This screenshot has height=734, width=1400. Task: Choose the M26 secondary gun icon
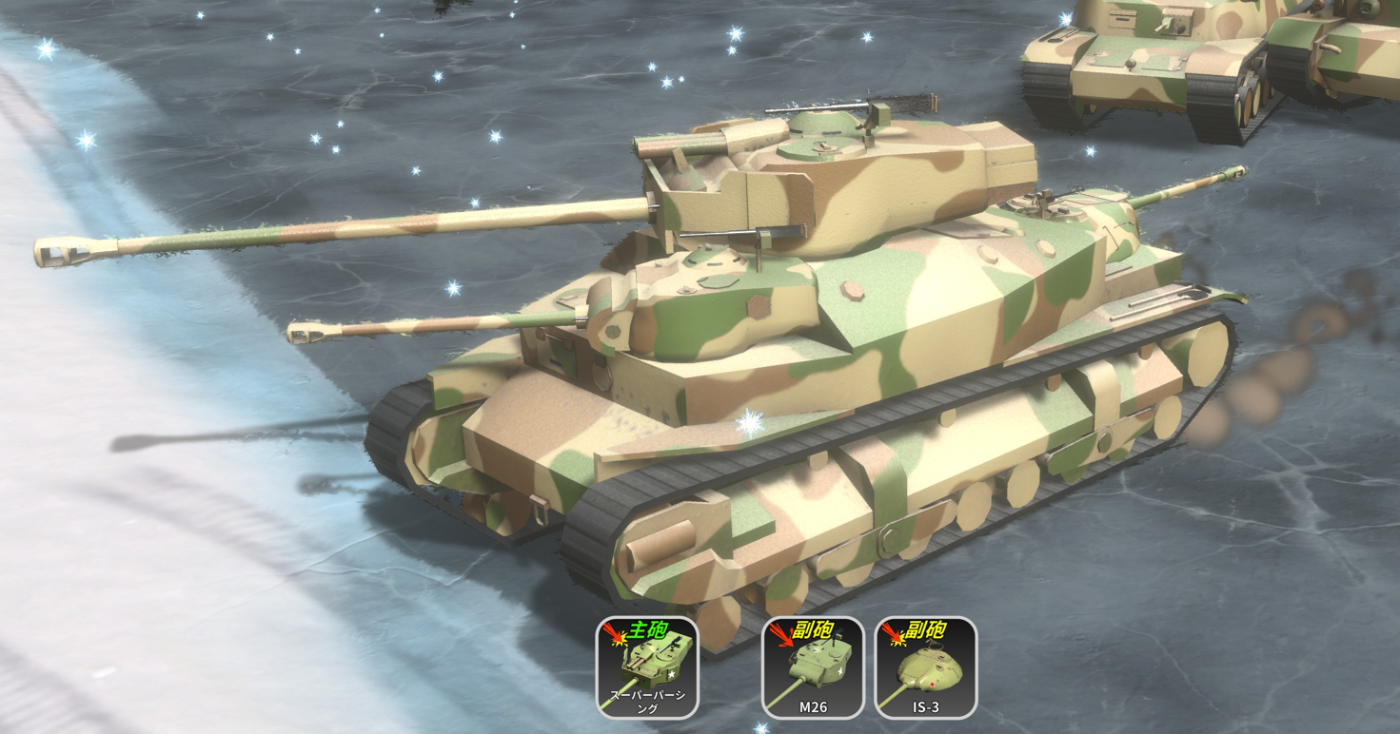[x=812, y=668]
